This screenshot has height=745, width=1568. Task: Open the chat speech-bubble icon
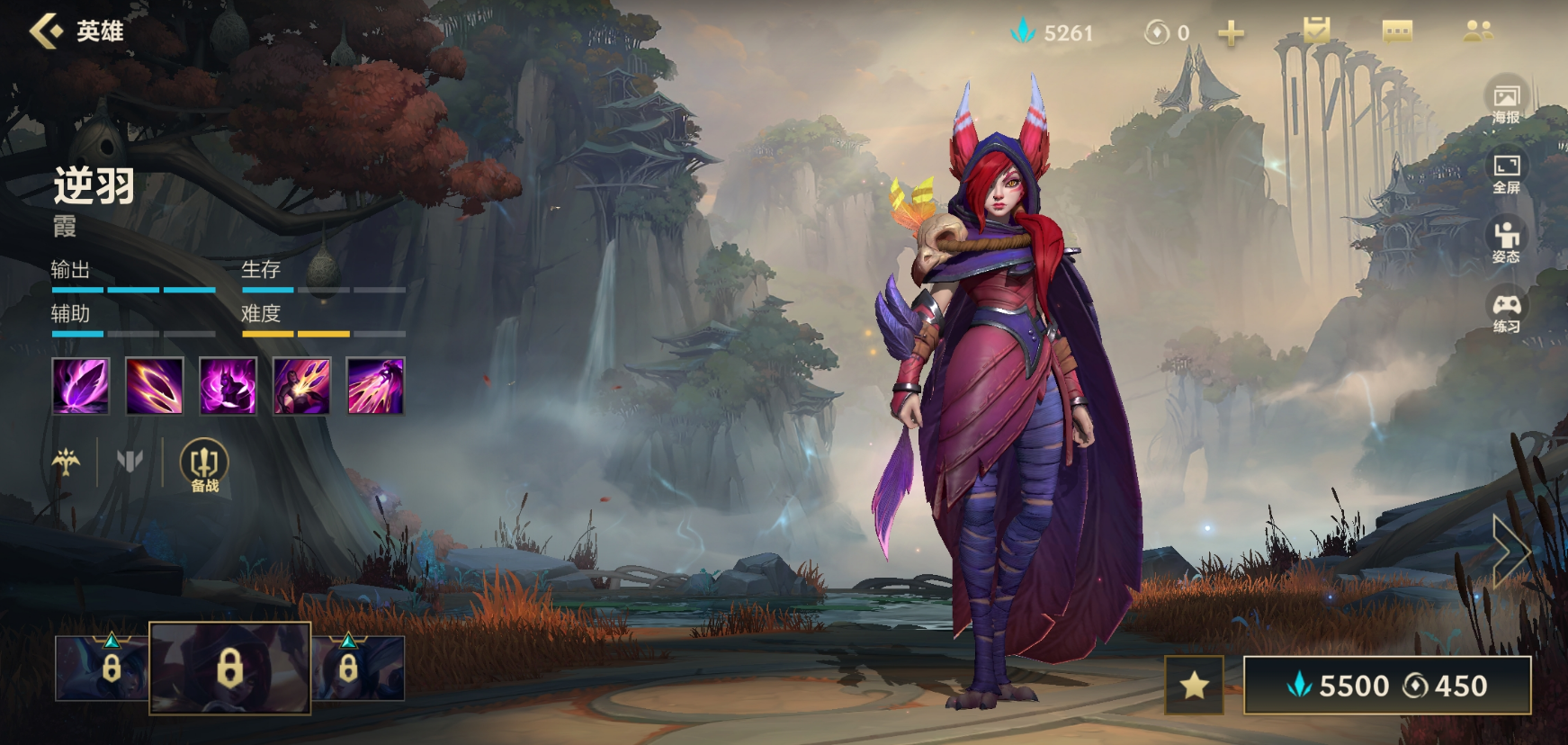pyautogui.click(x=1397, y=32)
